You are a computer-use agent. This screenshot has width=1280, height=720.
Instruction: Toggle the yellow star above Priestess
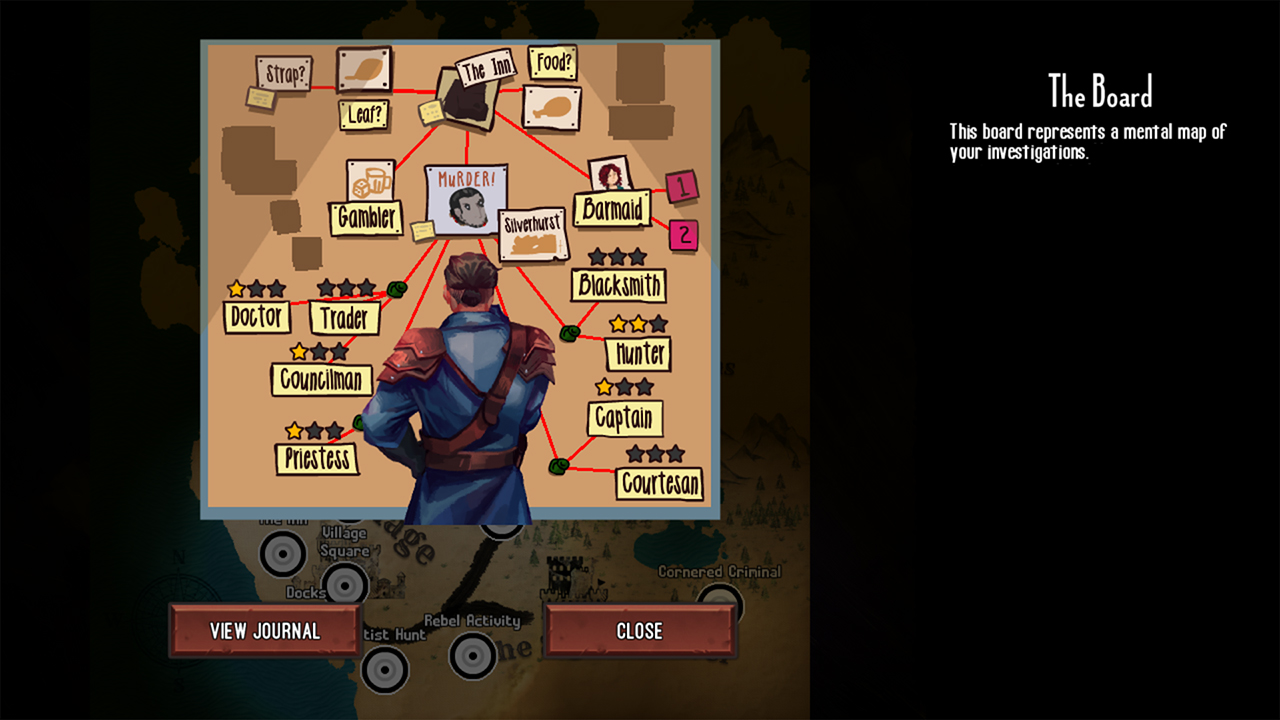pos(293,429)
